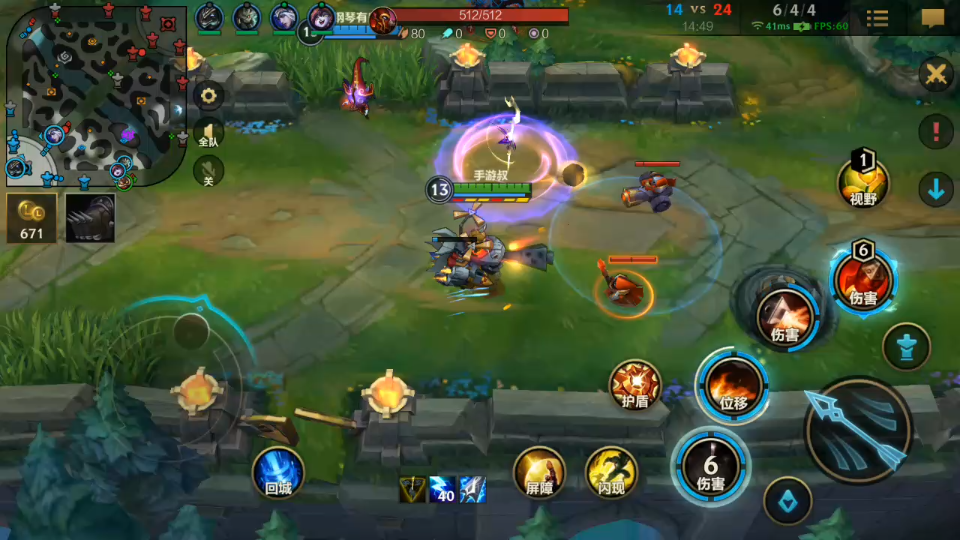Screen dimensions: 960x540
Task: Toggle the 全队 team voice speaker
Action: pos(209,133)
